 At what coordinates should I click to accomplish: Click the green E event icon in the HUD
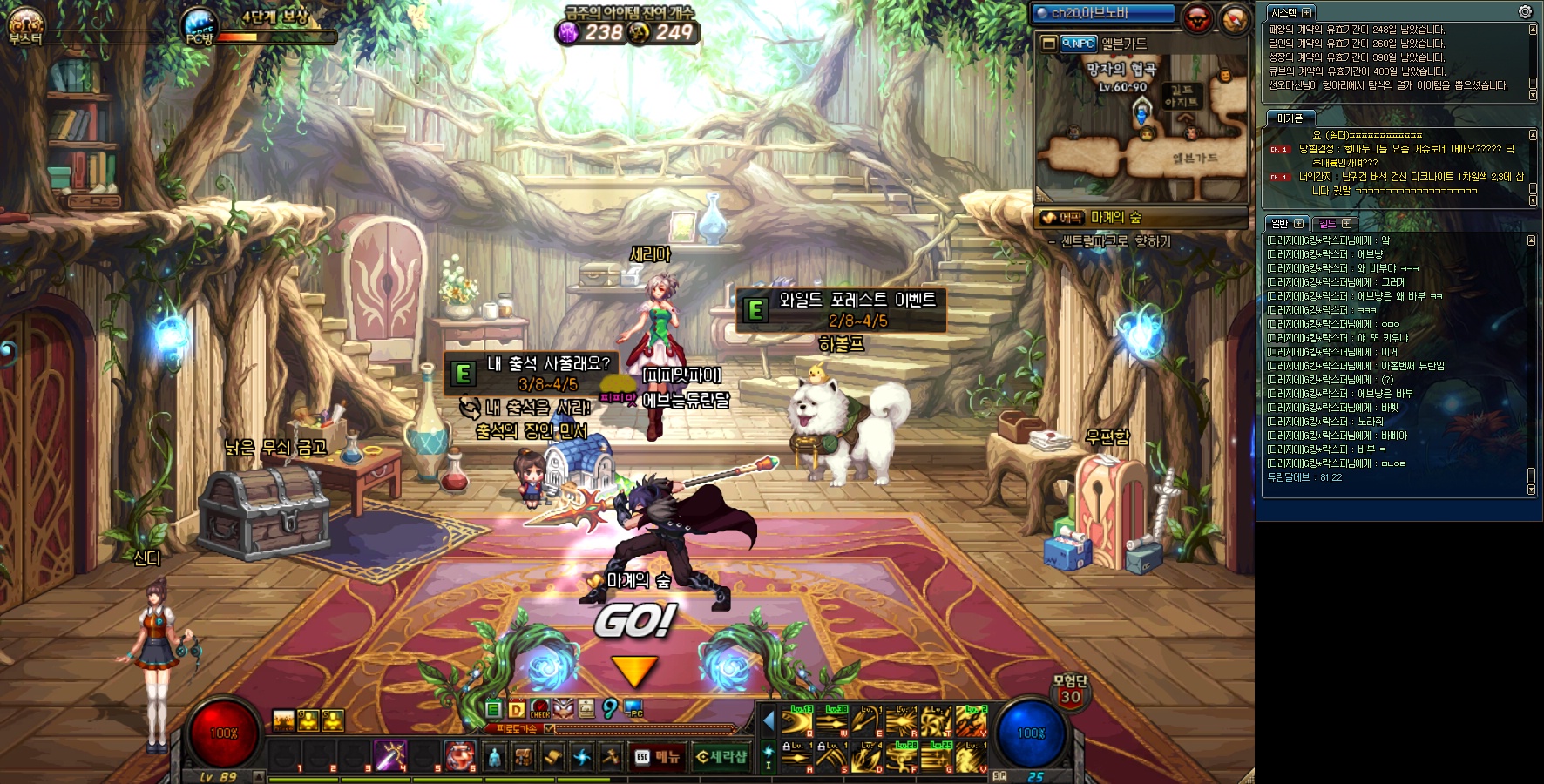pyautogui.click(x=493, y=709)
